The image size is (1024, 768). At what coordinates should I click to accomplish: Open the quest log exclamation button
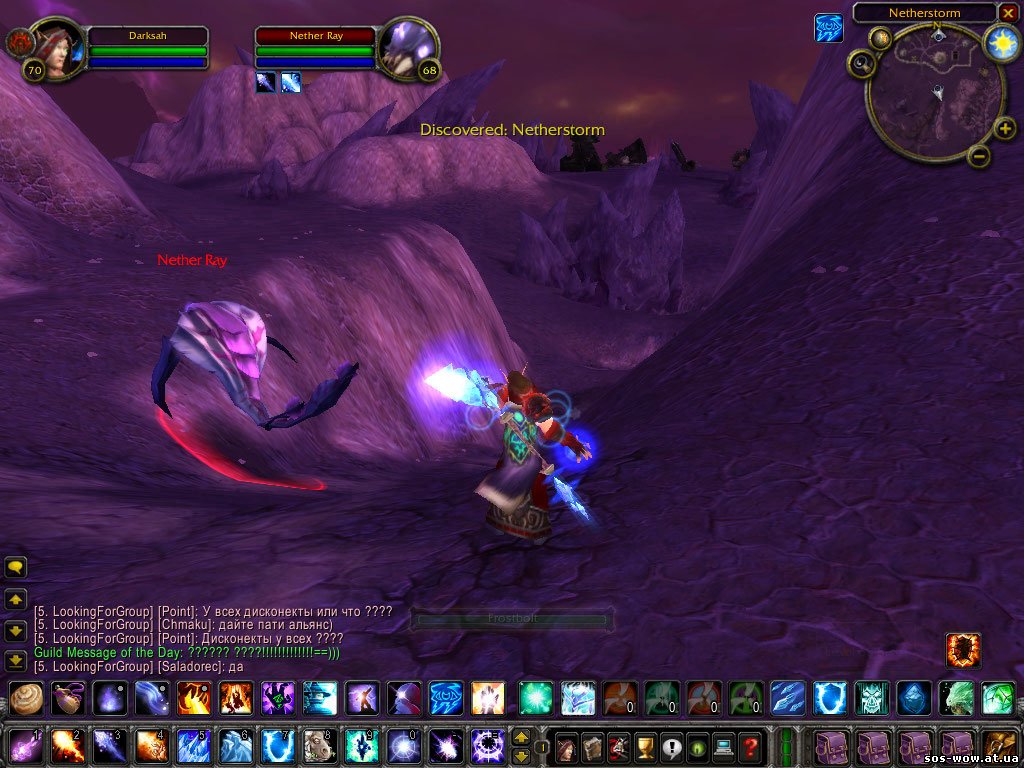pos(670,747)
